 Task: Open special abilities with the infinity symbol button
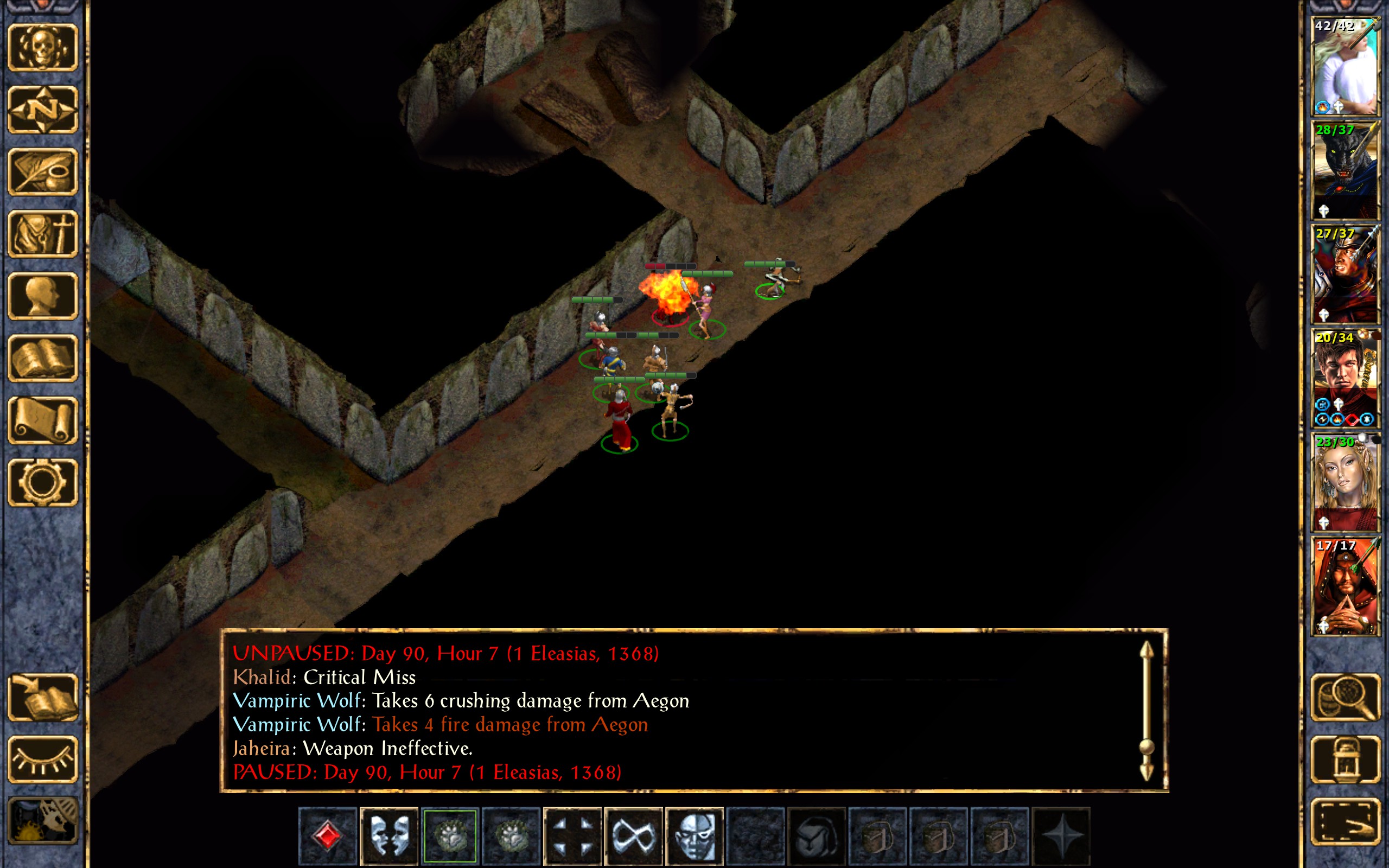(633, 836)
